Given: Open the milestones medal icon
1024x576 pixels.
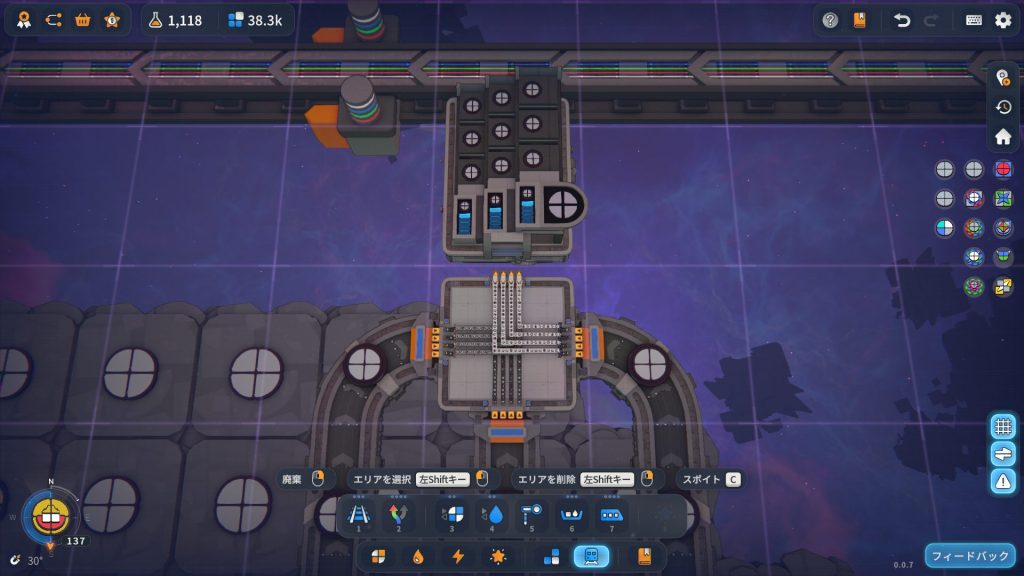Looking at the screenshot, I should (x=24, y=20).
